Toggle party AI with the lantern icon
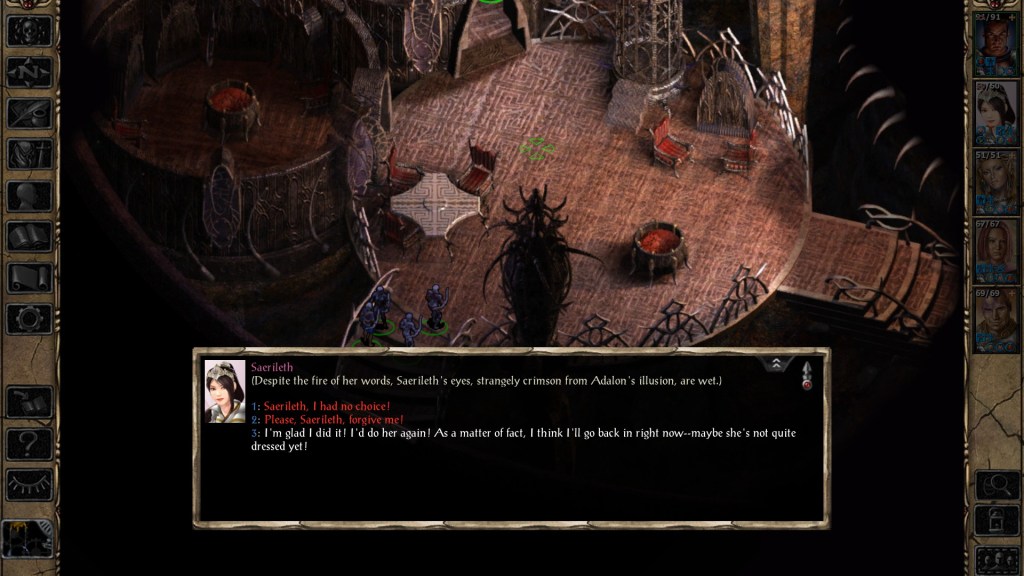Image resolution: width=1024 pixels, height=576 pixels. tap(27, 541)
